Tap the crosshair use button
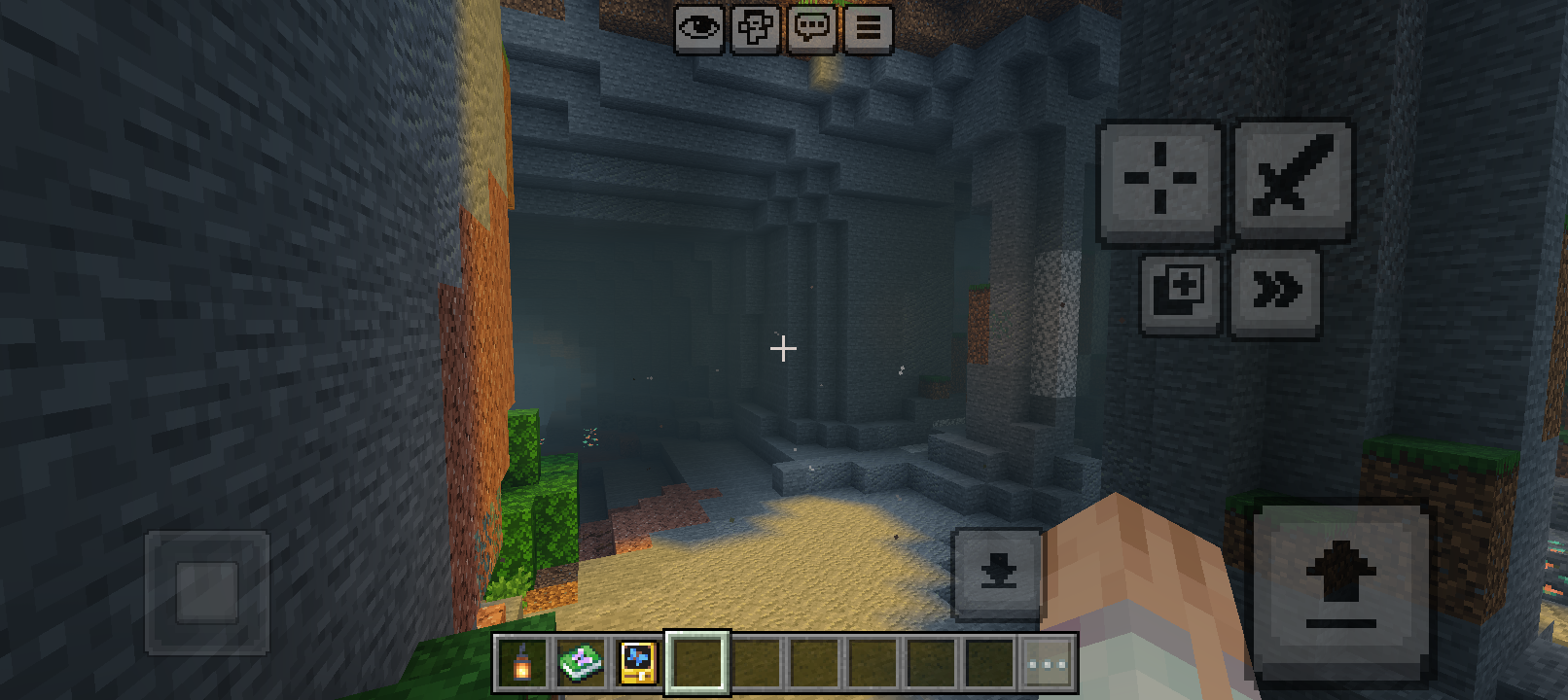The width and height of the screenshot is (1568, 700). click(x=1159, y=180)
